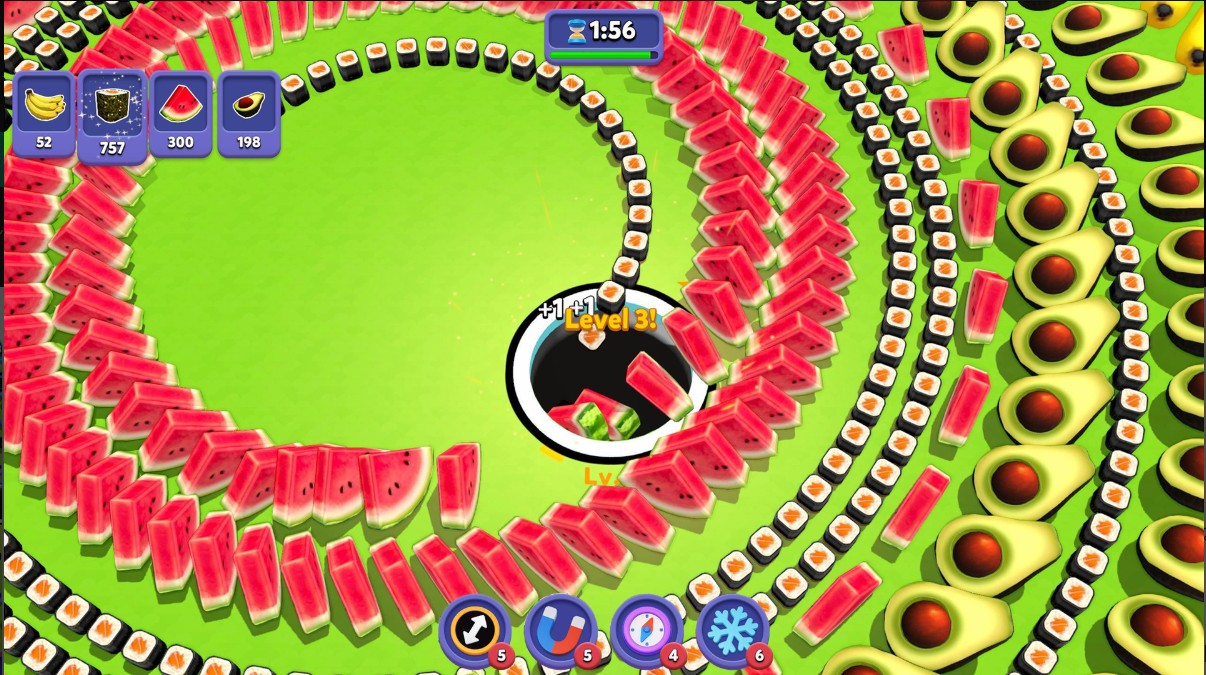This screenshot has width=1206, height=675.
Task: Select the banana goal tile
Action: (44, 113)
